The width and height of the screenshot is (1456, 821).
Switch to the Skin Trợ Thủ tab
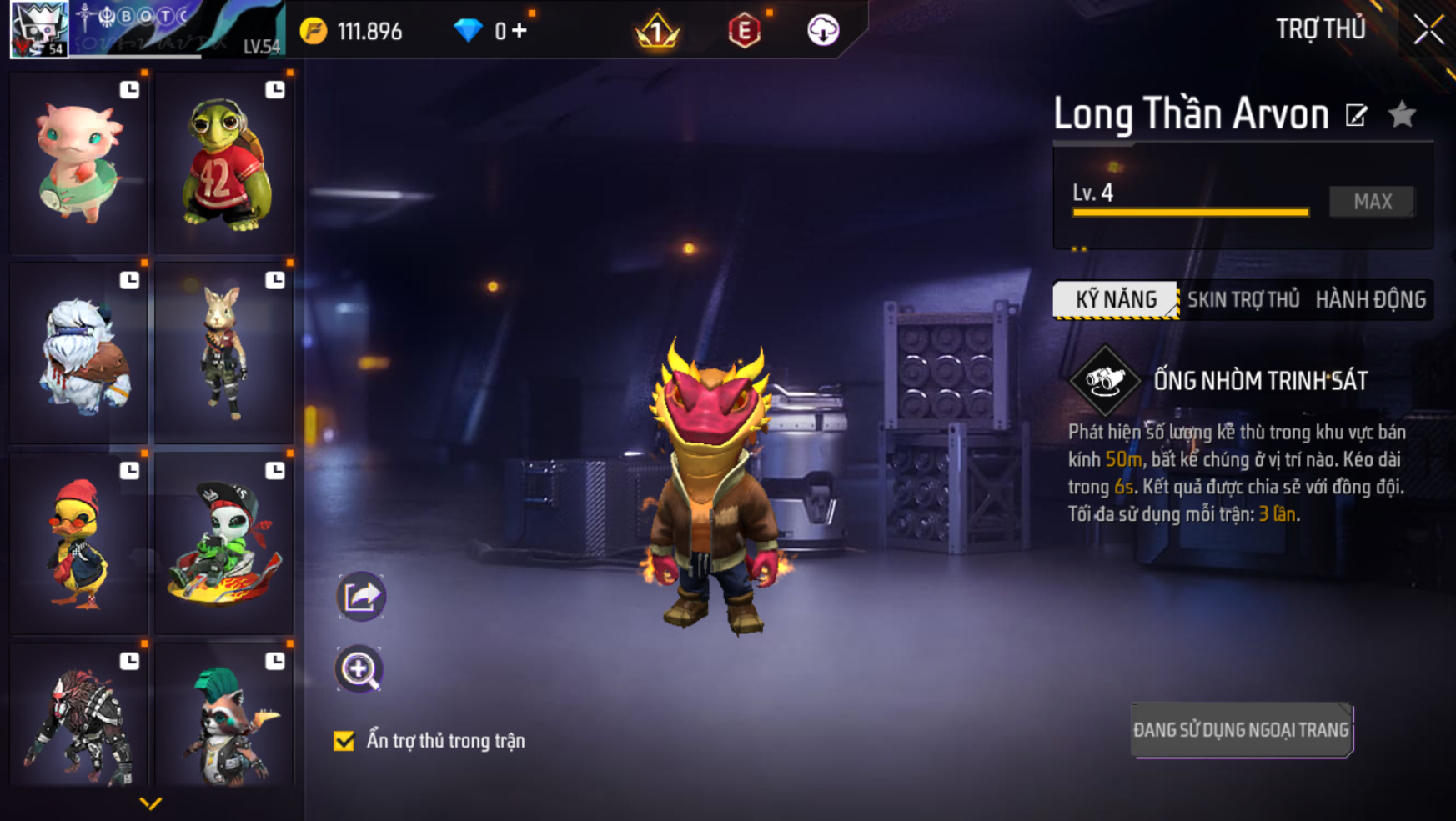tap(1243, 300)
